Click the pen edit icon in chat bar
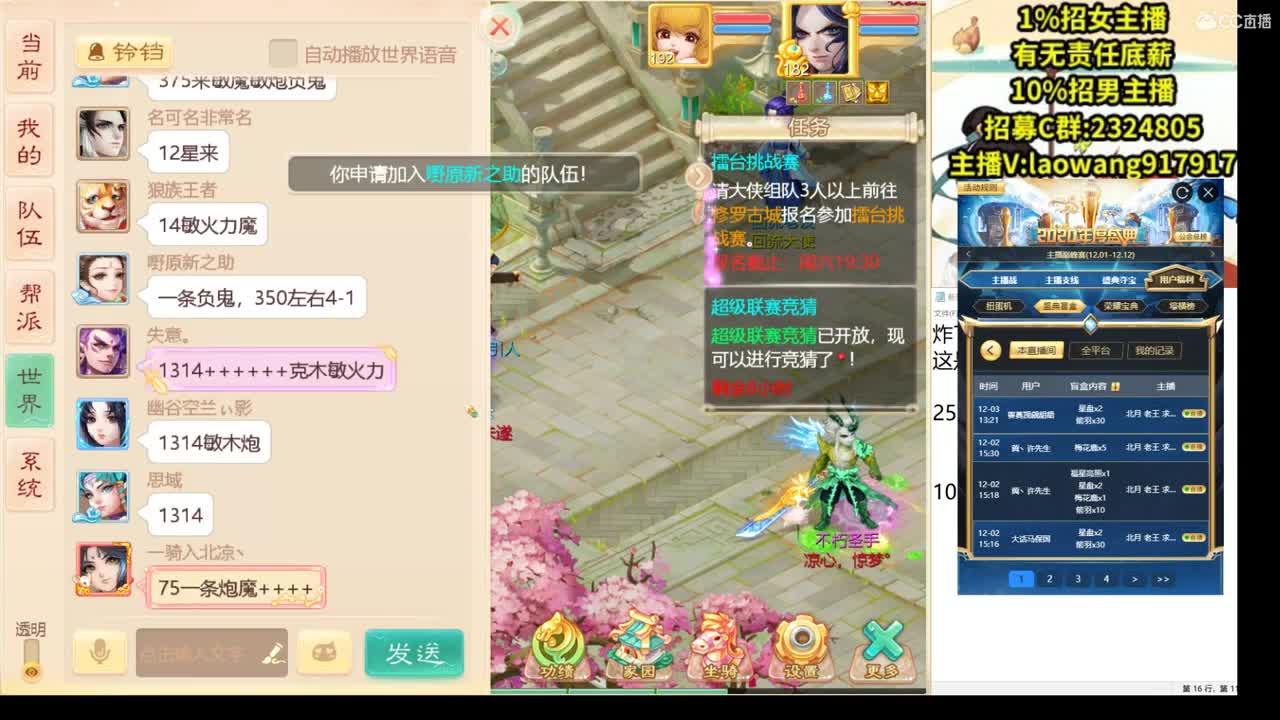Viewport: 1280px width, 720px height. [x=275, y=652]
